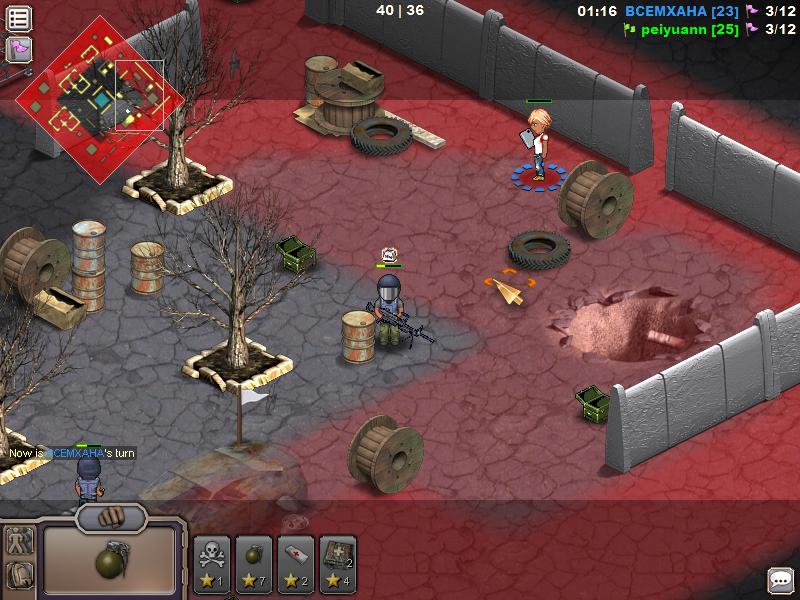Image resolution: width=800 pixels, height=600 pixels.
Task: Select the fist melee weapon tab
Action: tap(111, 518)
